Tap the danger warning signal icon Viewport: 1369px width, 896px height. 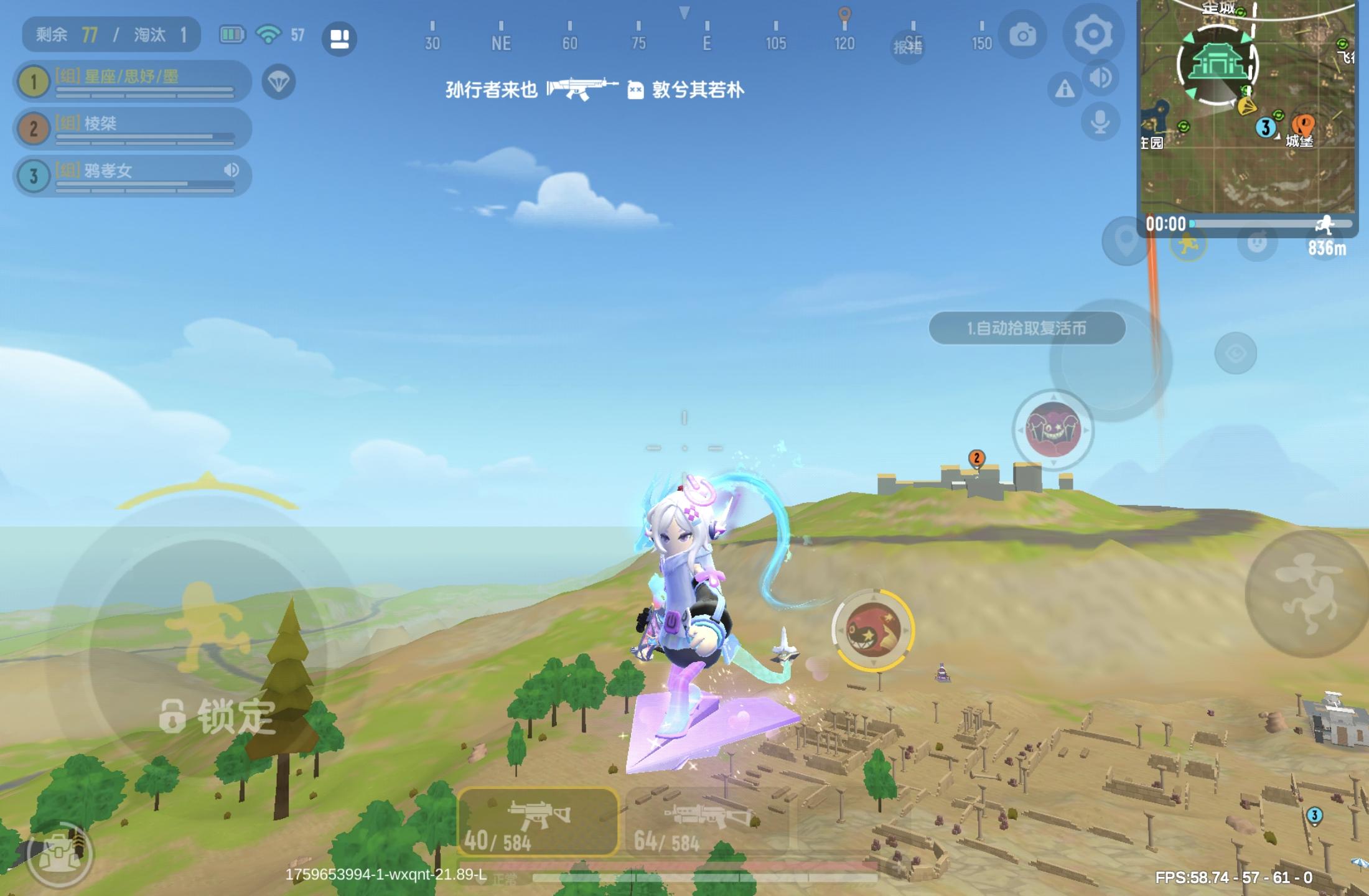1063,89
